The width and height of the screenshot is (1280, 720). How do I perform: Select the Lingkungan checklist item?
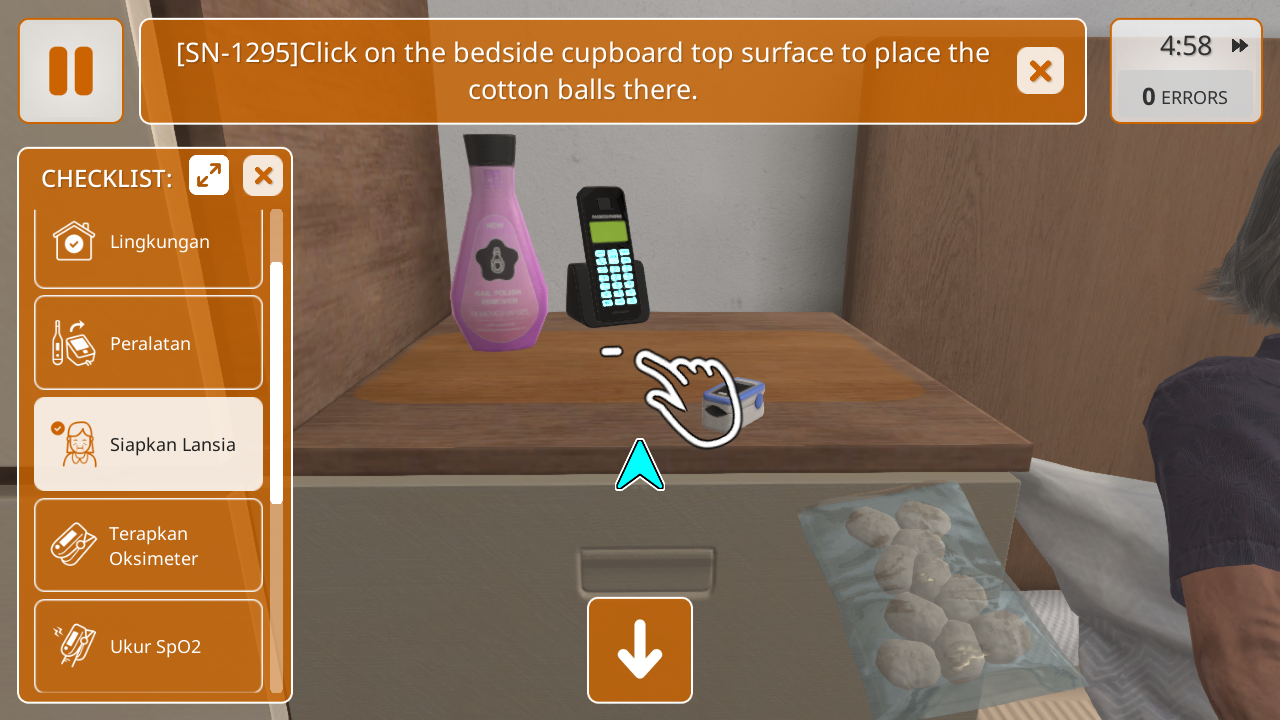(148, 242)
